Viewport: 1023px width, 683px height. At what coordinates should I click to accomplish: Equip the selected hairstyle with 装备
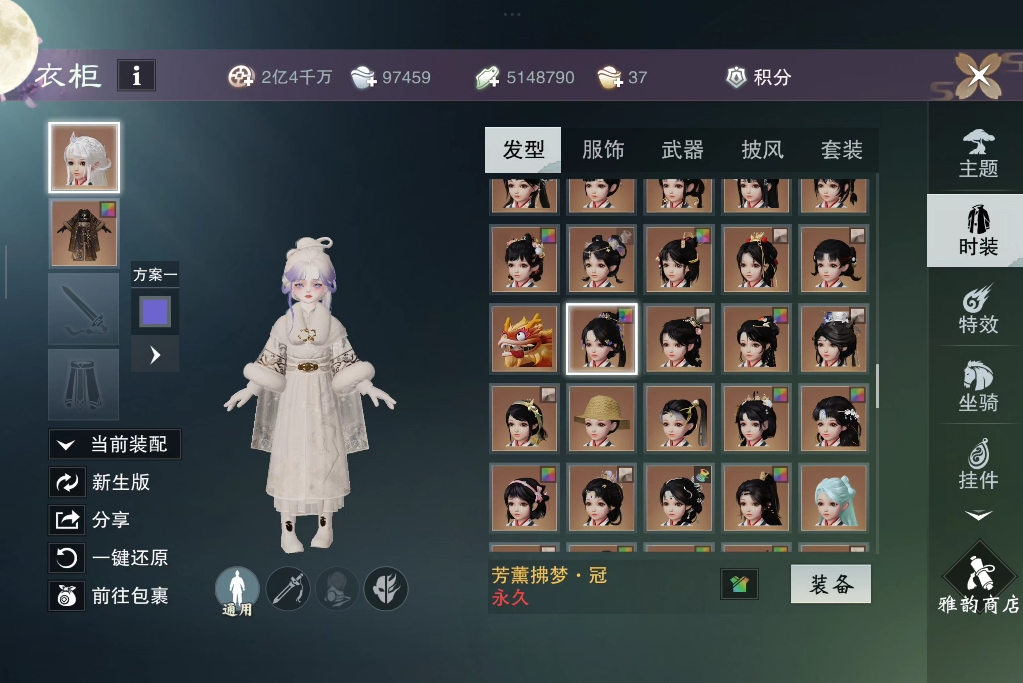click(830, 585)
